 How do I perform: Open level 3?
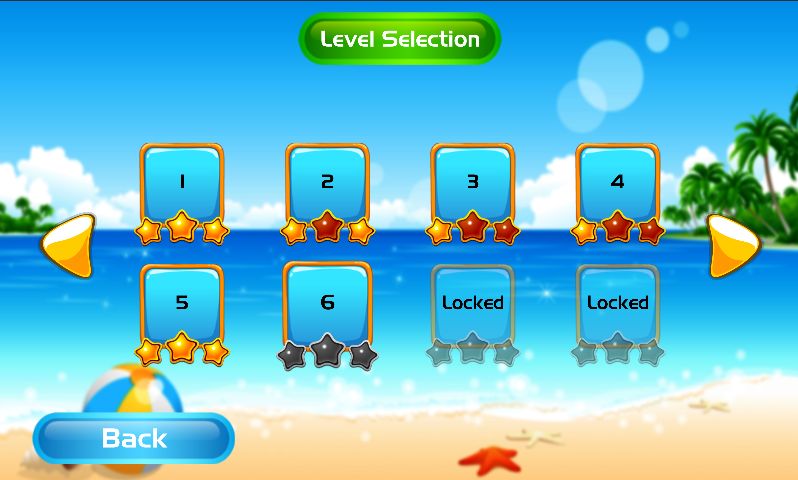tap(473, 183)
